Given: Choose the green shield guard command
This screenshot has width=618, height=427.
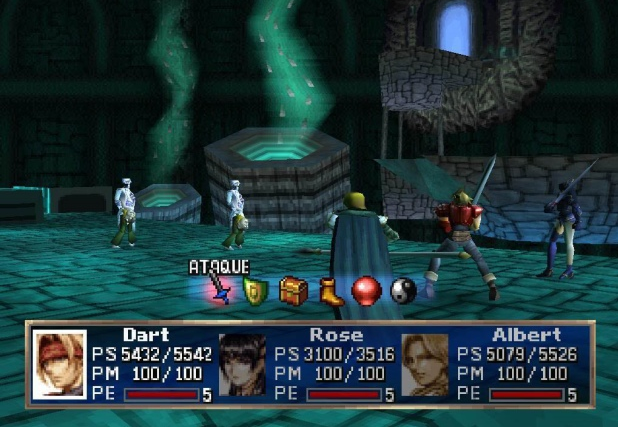Looking at the screenshot, I should tap(254, 291).
